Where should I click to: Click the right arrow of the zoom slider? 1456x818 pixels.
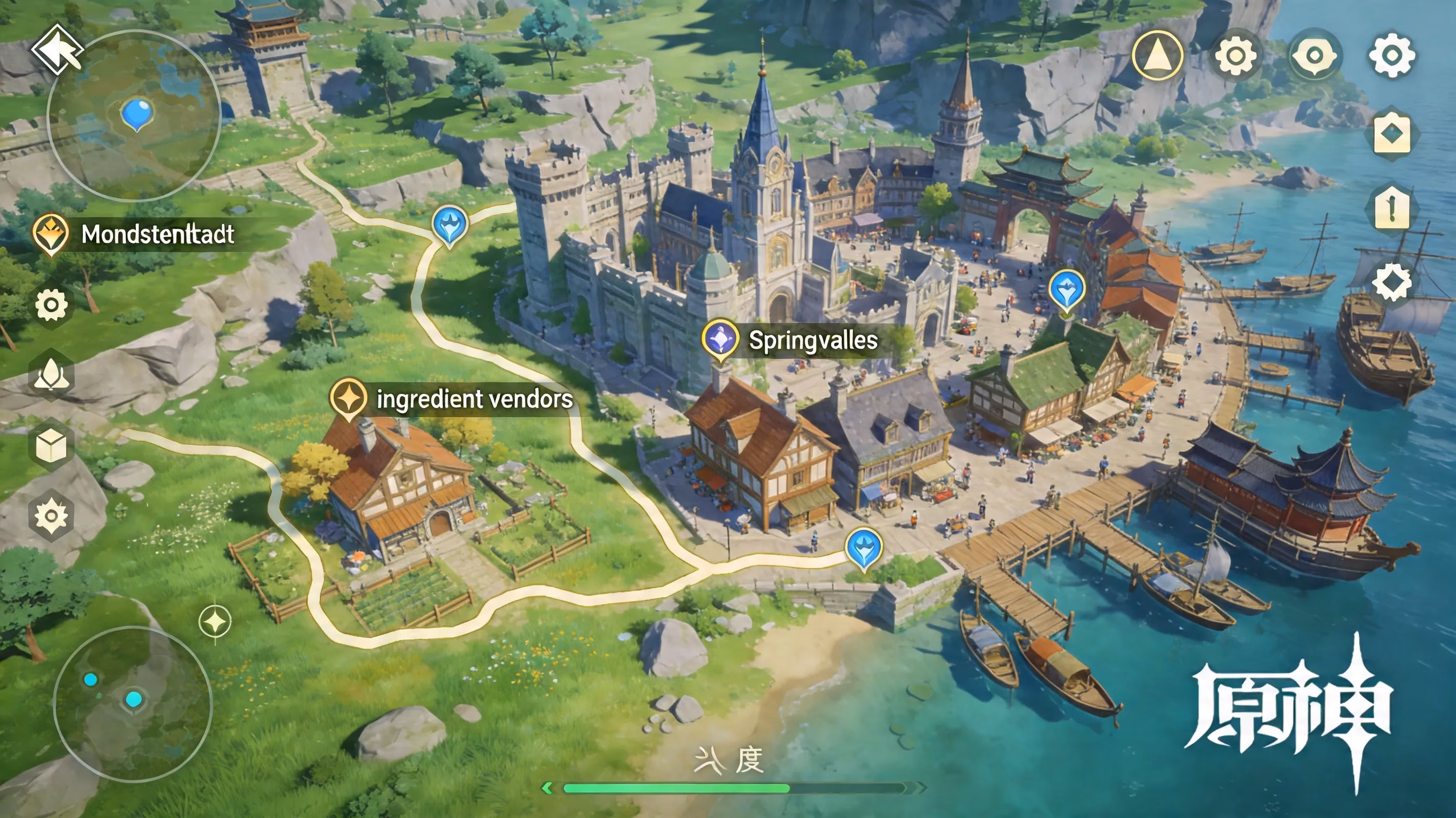pyautogui.click(x=920, y=787)
